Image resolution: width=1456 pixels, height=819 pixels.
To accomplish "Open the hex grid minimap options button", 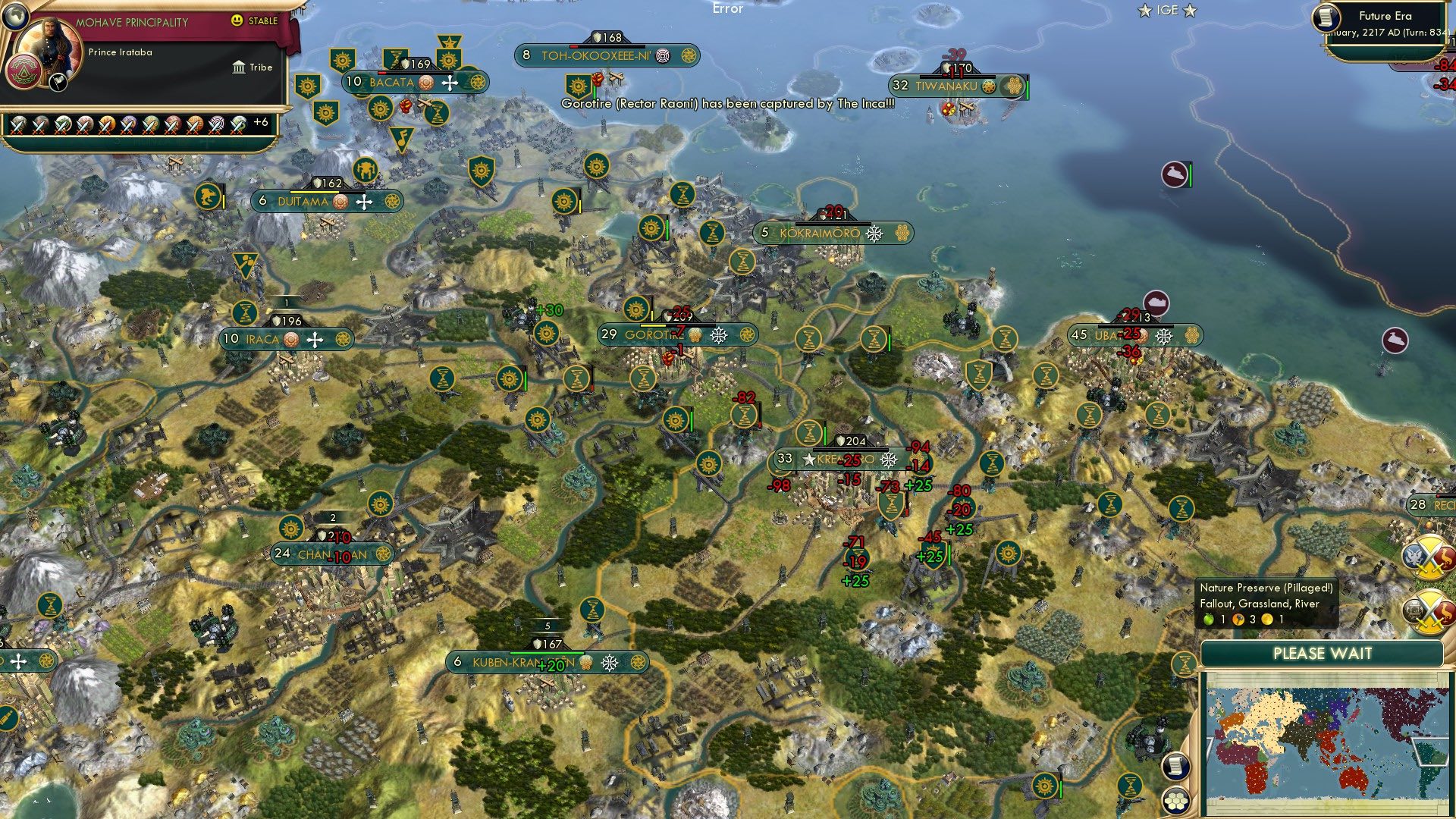I will pyautogui.click(x=1175, y=801).
